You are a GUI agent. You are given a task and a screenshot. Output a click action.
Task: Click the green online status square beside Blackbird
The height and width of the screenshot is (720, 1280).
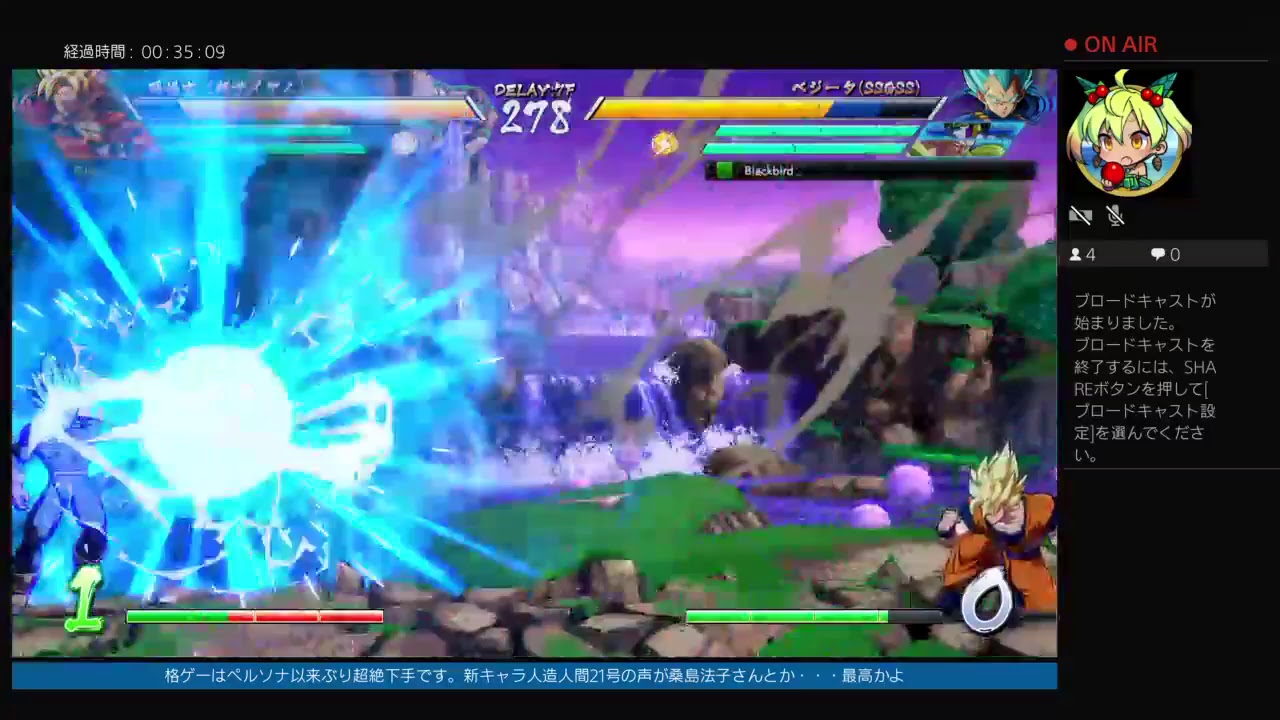(x=723, y=170)
